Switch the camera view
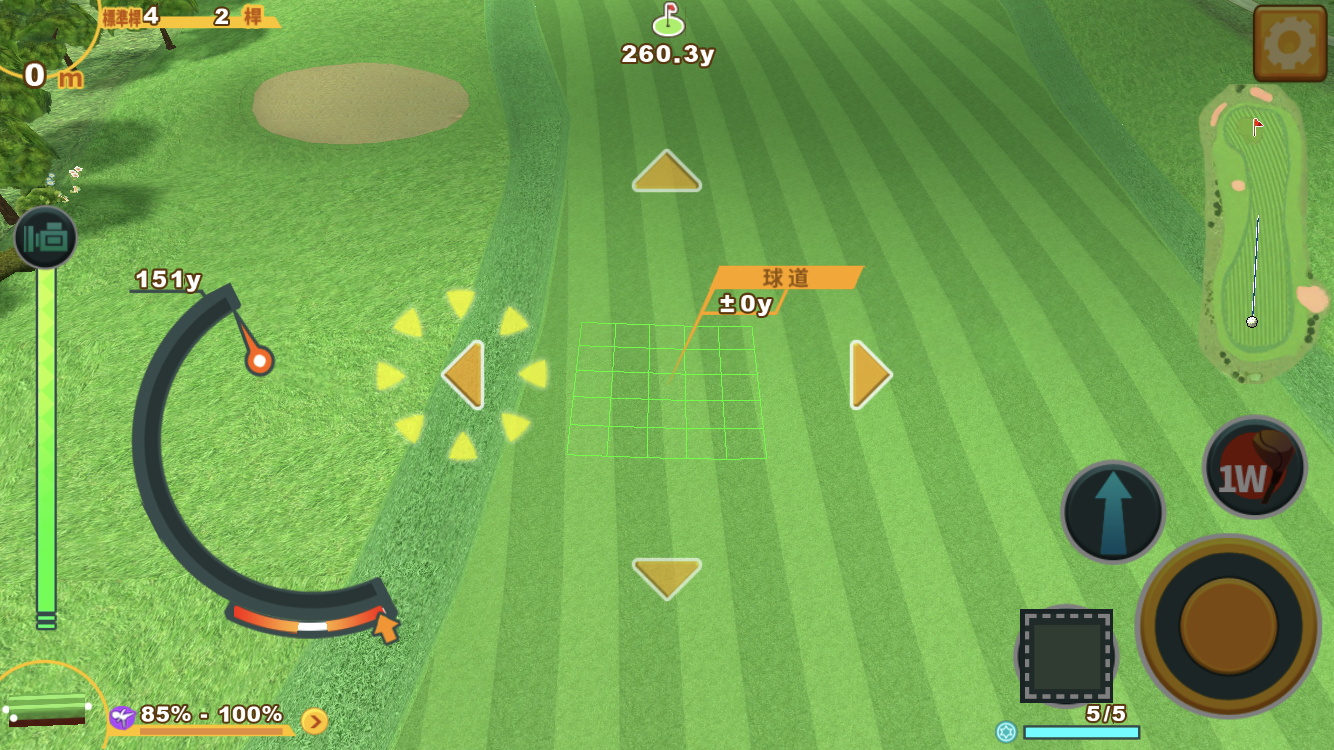Viewport: 1334px width, 750px height. [x=45, y=238]
